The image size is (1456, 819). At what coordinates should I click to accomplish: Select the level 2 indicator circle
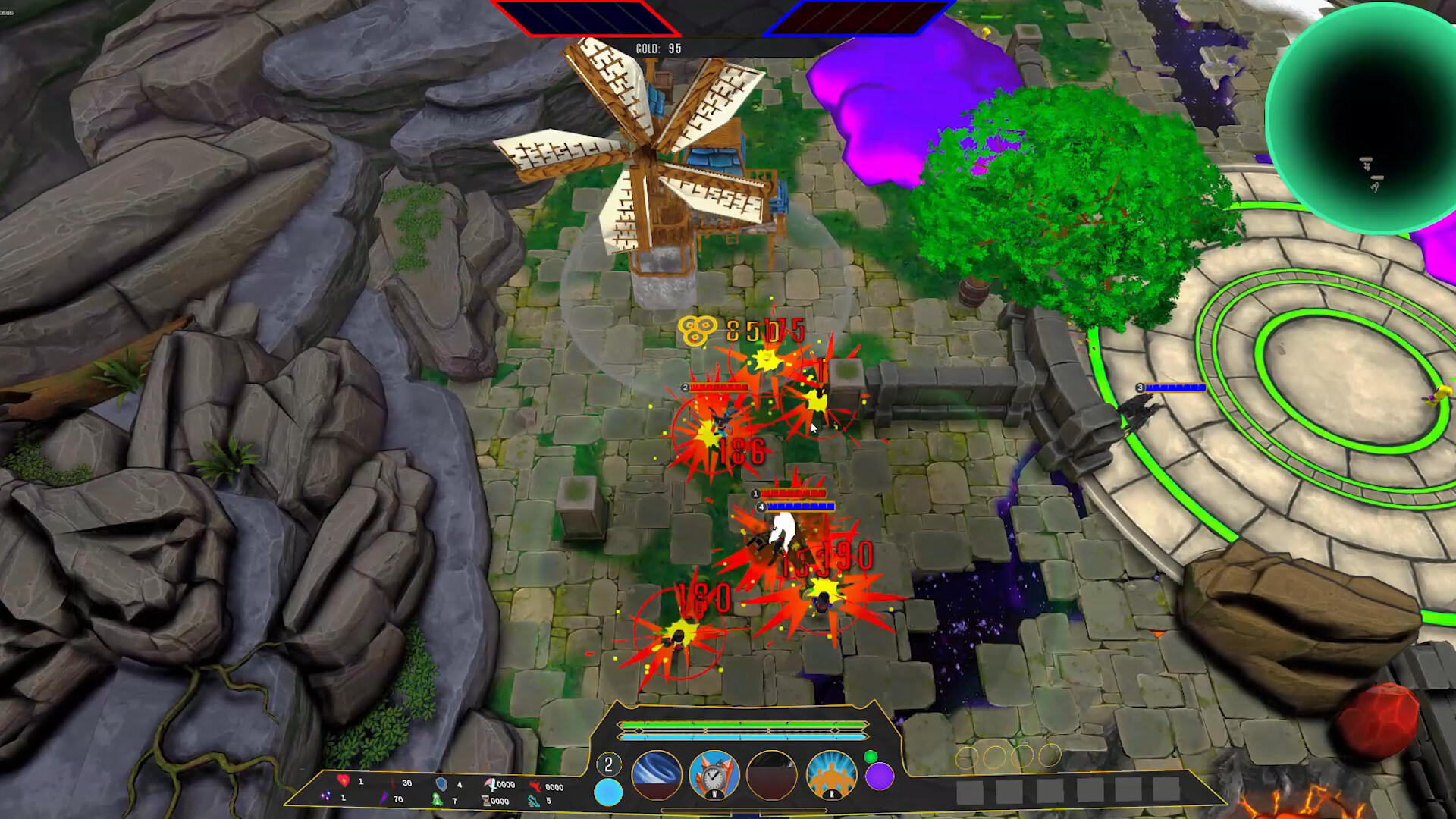click(609, 764)
